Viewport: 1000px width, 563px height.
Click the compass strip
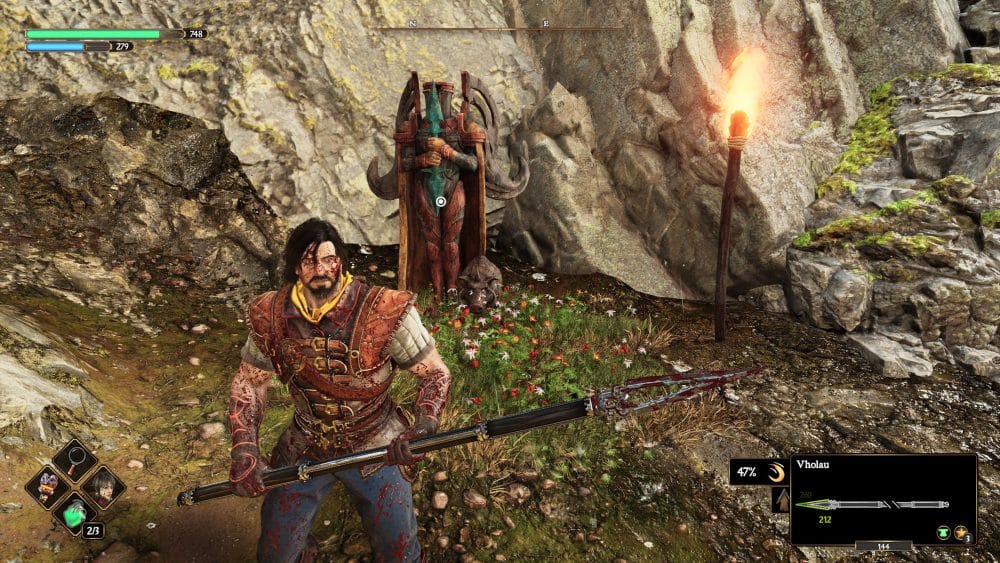[x=500, y=28]
